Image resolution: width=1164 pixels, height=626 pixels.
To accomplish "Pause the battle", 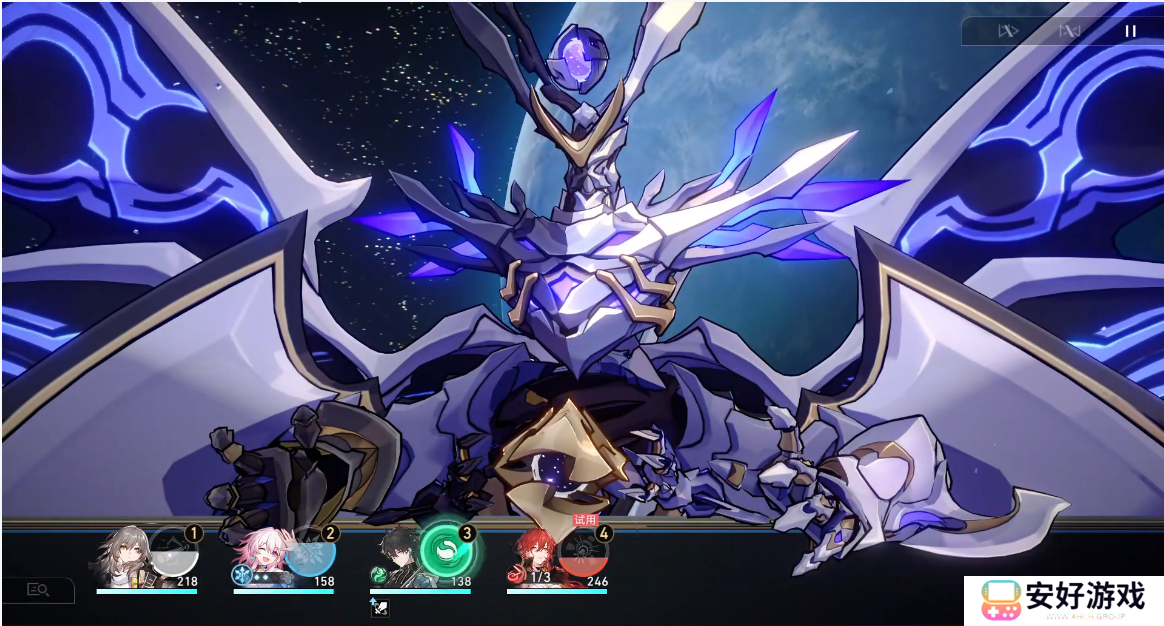I will 1130,31.
